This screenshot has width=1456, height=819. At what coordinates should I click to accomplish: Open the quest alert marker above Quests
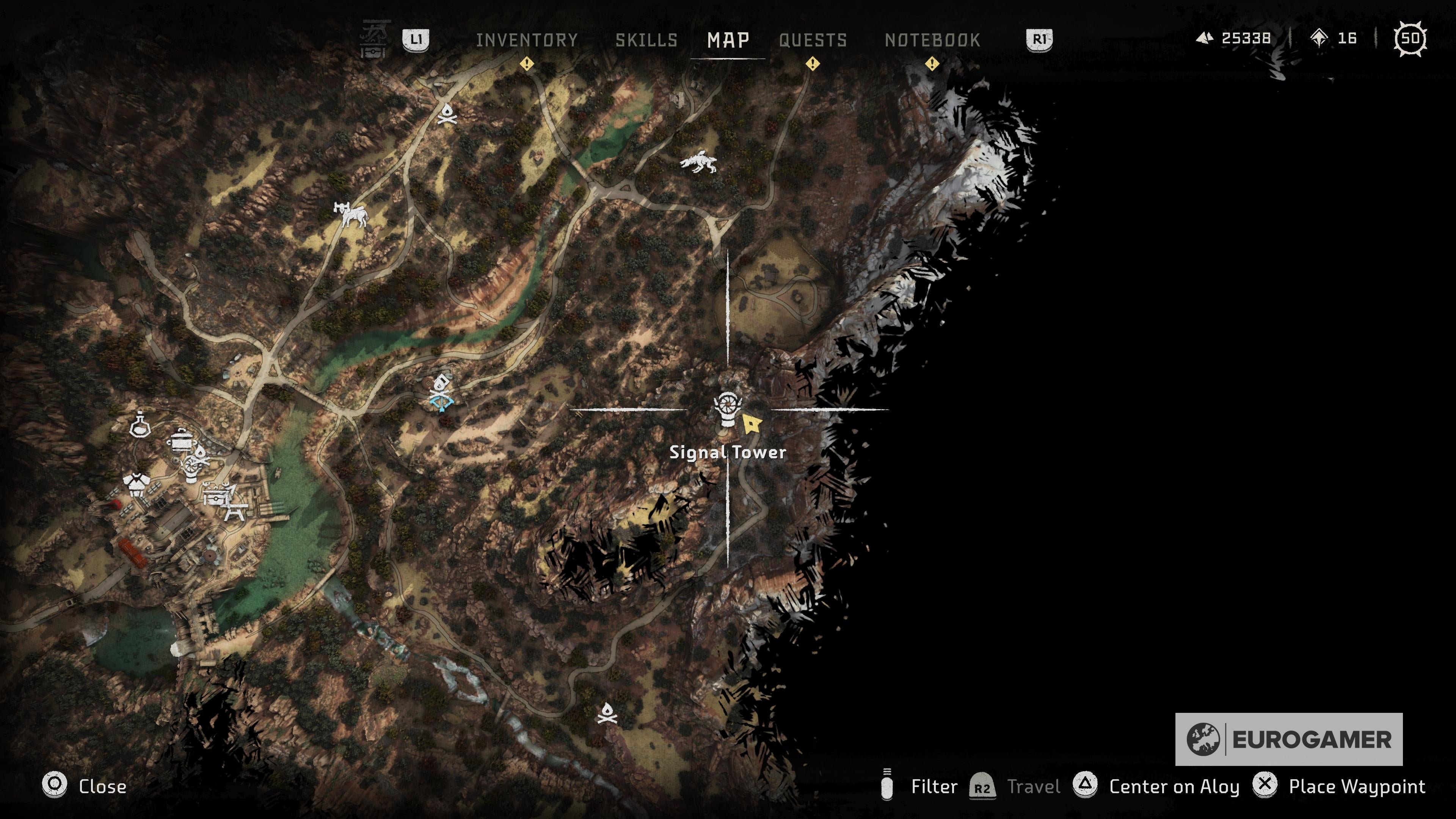click(813, 64)
